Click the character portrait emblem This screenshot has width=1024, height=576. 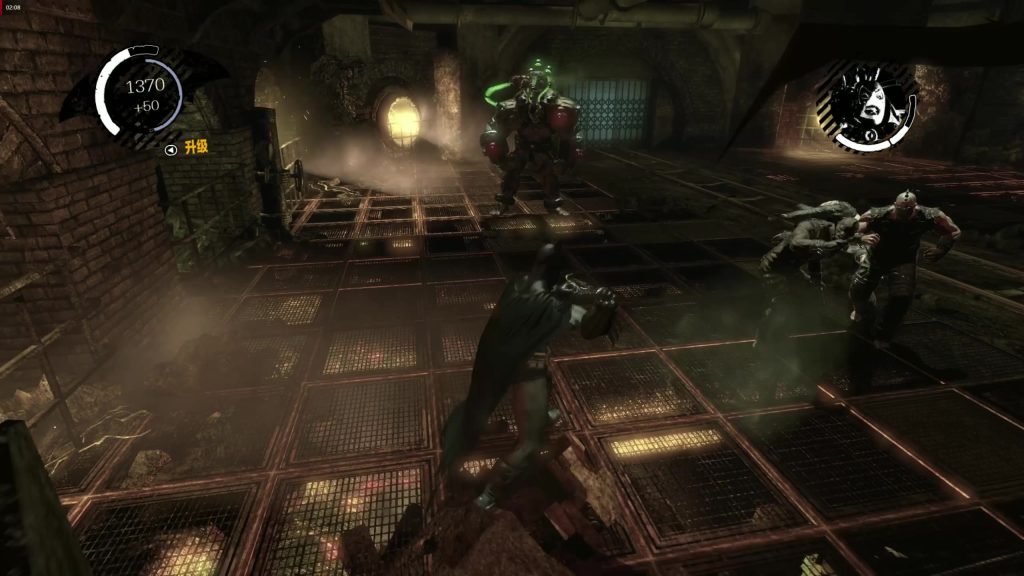pyautogui.click(x=866, y=104)
